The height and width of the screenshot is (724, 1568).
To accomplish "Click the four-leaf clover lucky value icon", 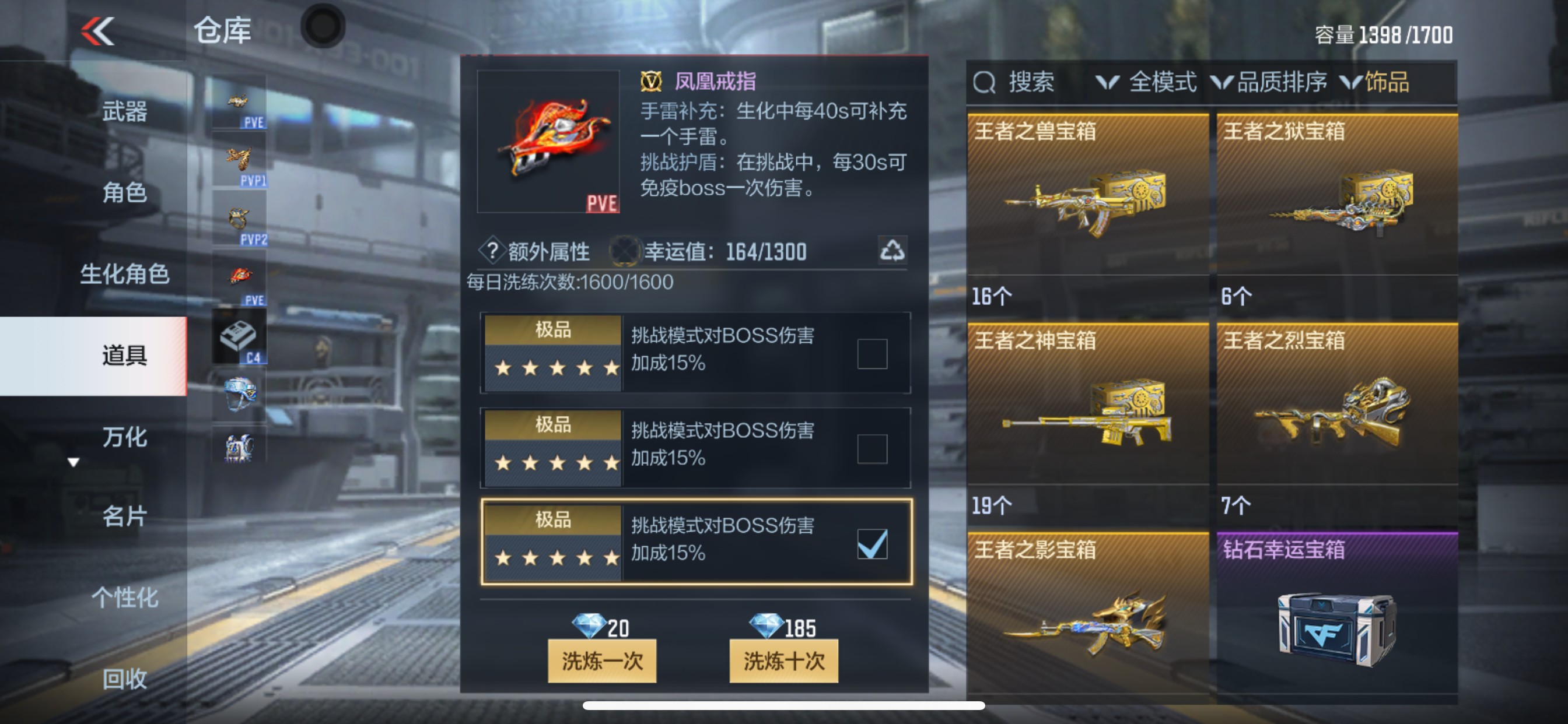I will [x=626, y=249].
